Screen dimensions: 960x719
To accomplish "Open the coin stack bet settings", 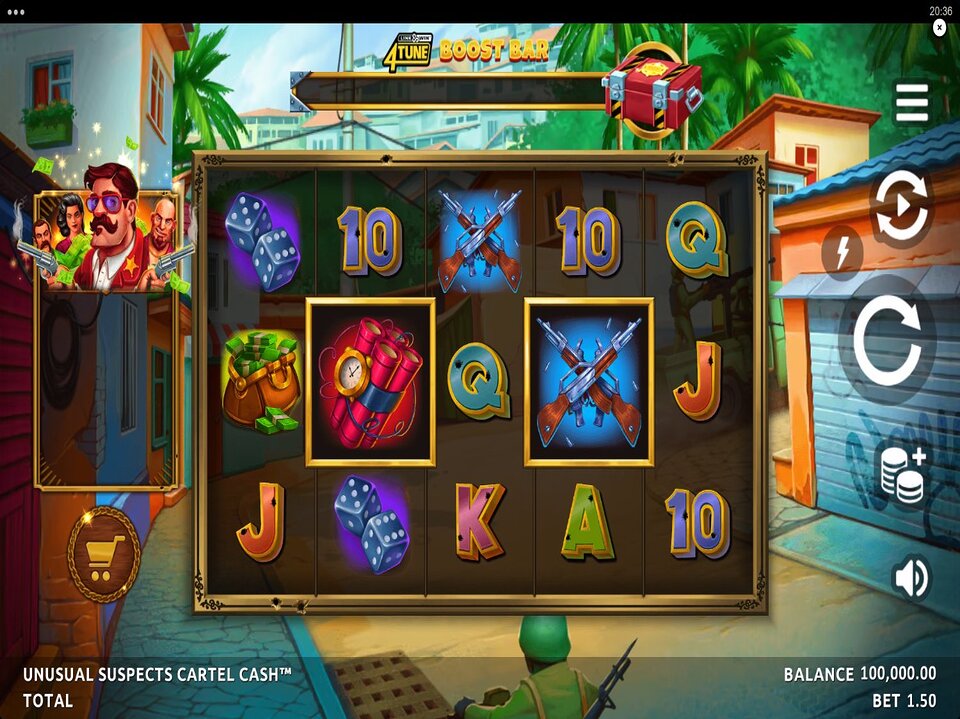I will point(901,474).
